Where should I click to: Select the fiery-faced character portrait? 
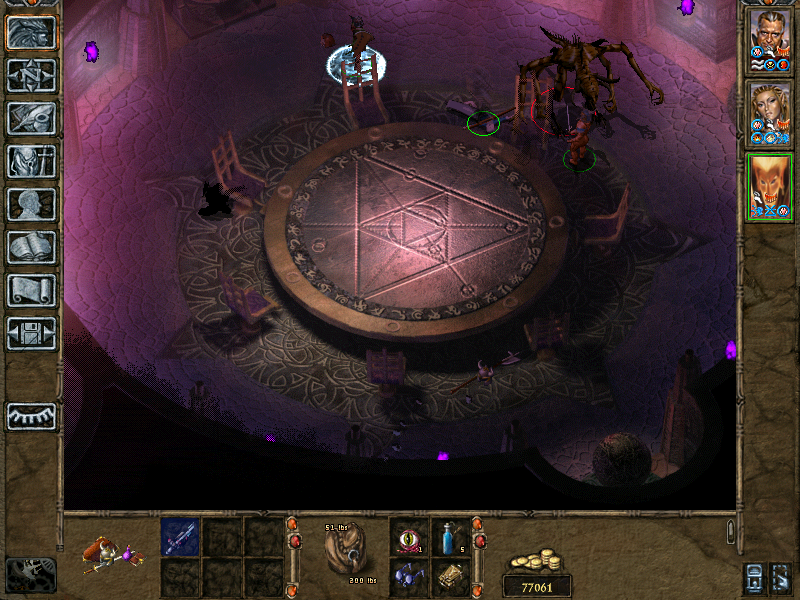click(x=770, y=187)
